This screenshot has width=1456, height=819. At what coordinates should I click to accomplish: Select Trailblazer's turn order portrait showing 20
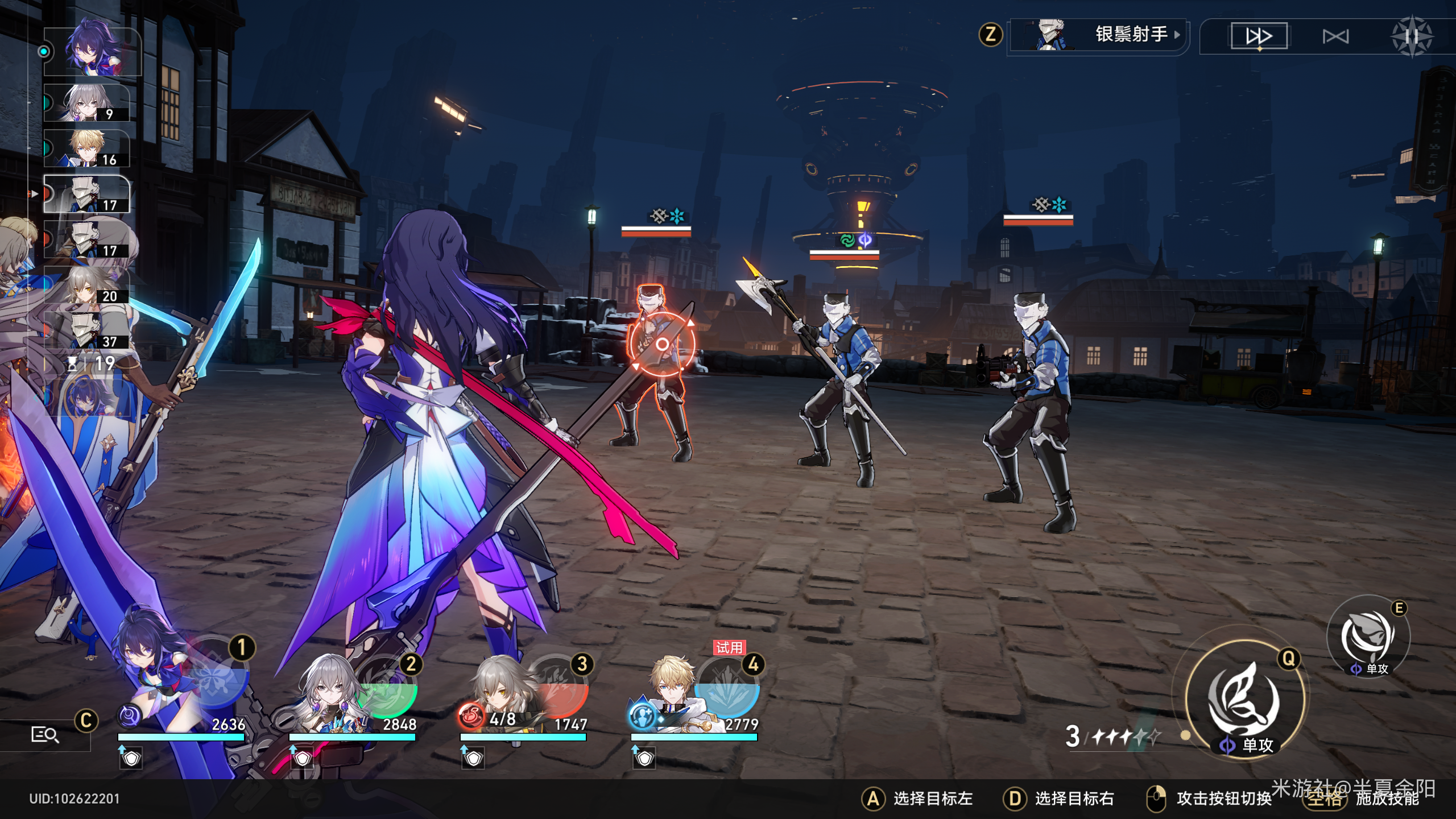(86, 285)
